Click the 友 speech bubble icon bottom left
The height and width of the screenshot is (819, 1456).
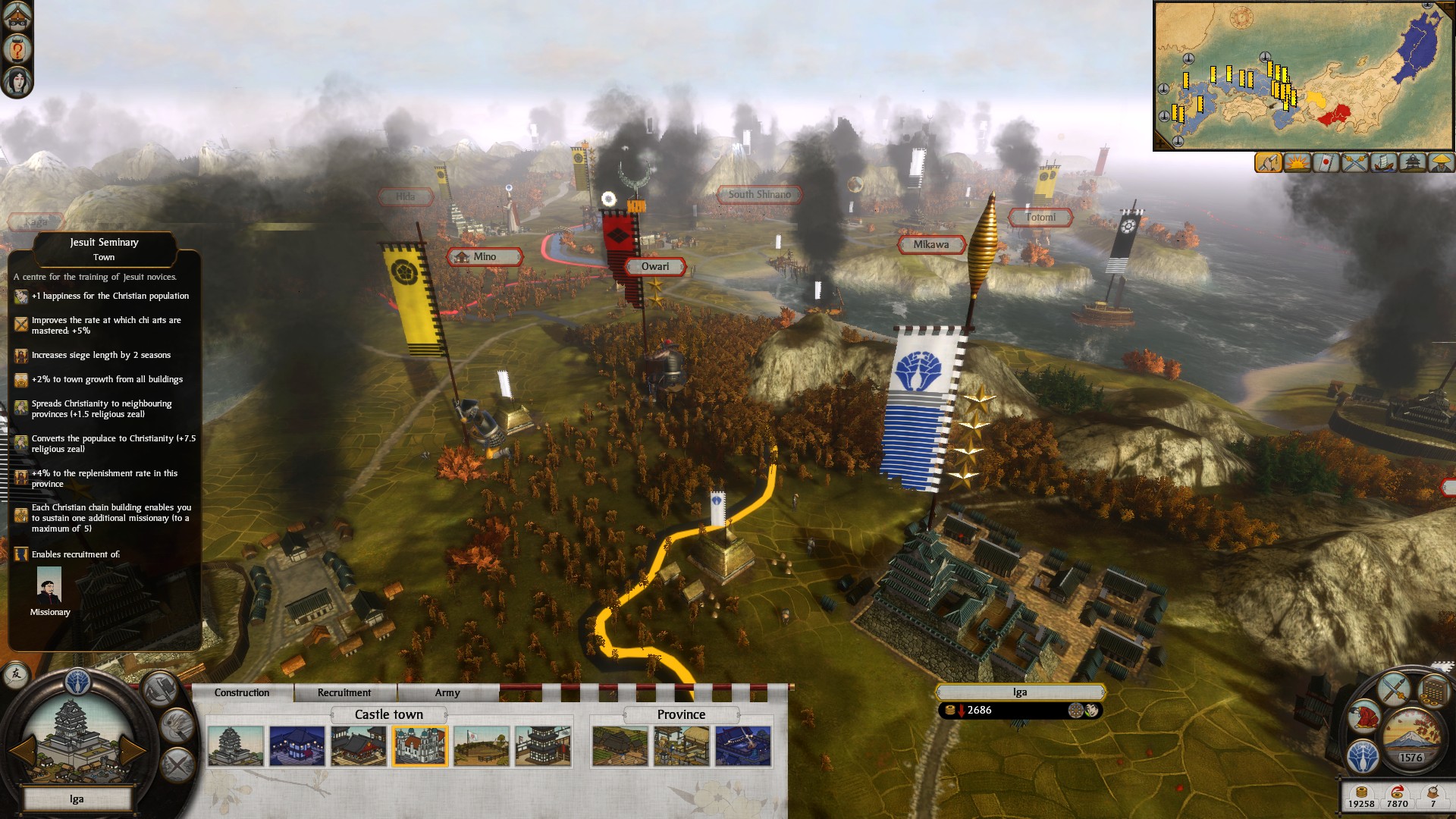(15, 675)
